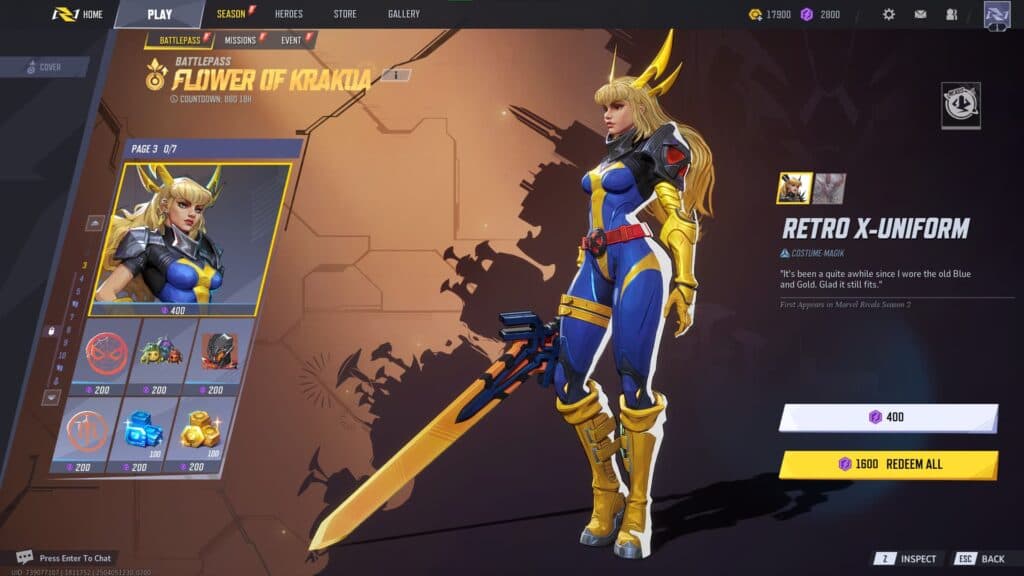Click the Redeem All button
The image size is (1024, 576).
pos(888,464)
